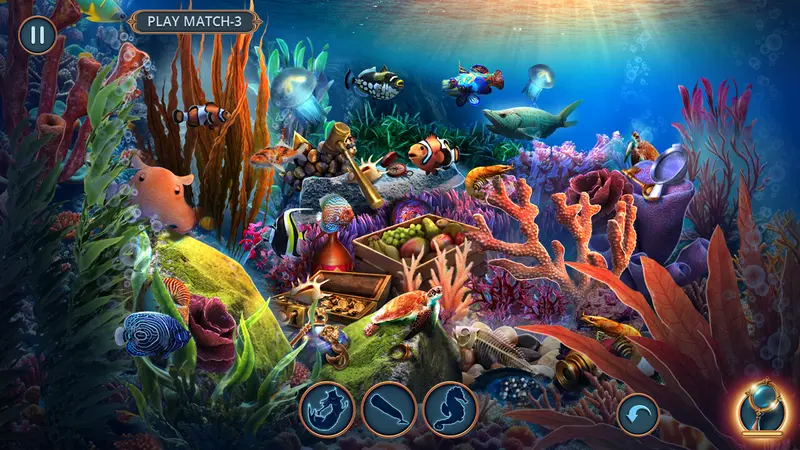
Task: Select the whale silhouette target
Action: (x=389, y=409)
